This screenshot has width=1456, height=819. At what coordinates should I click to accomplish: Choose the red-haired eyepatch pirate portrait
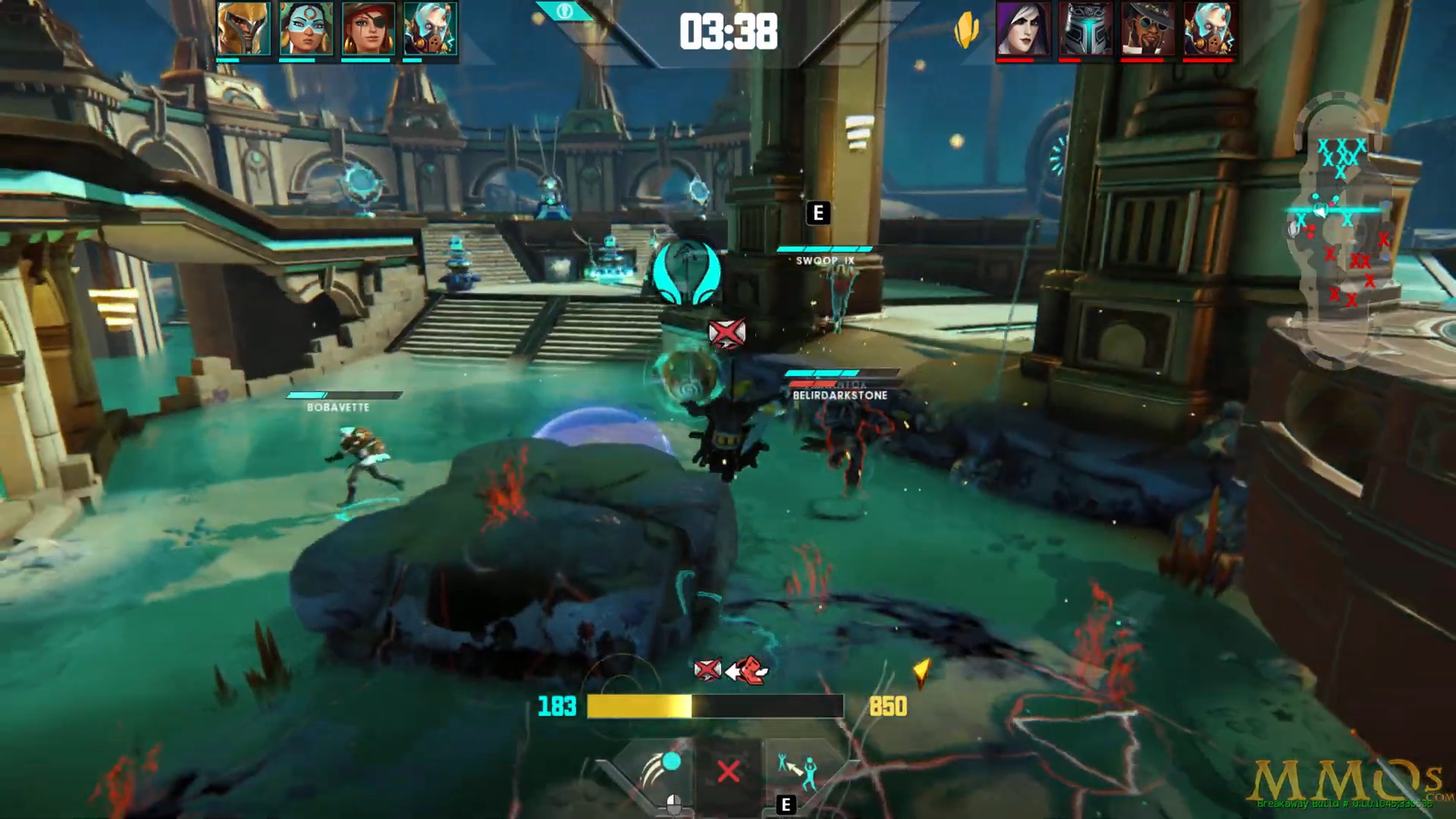coord(368,29)
